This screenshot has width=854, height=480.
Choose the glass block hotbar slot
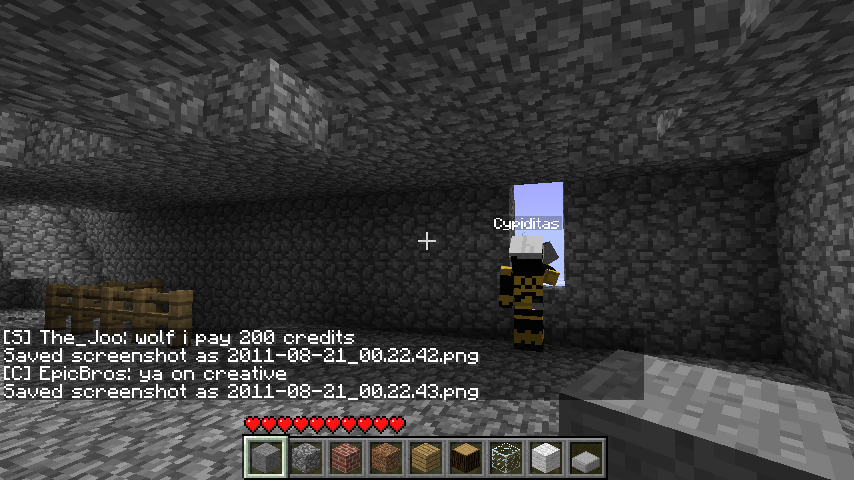(505, 458)
